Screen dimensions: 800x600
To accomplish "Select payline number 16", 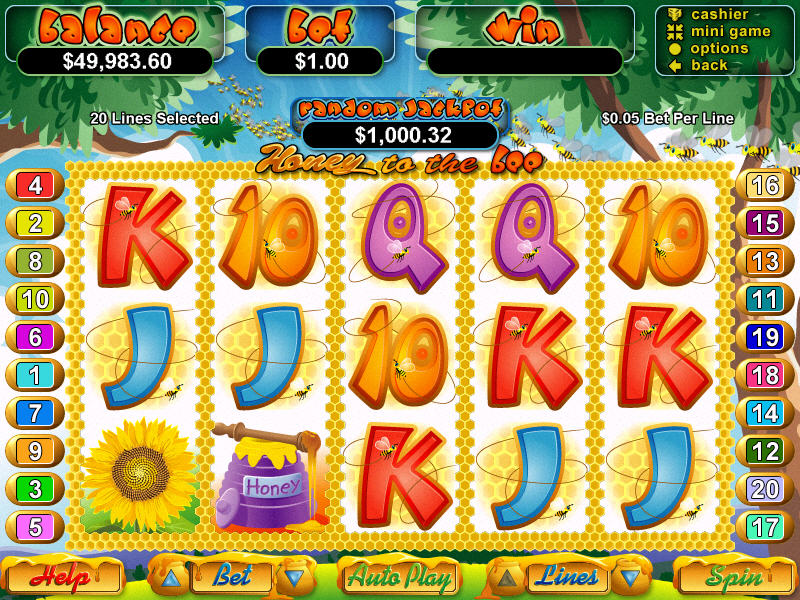I will (765, 186).
